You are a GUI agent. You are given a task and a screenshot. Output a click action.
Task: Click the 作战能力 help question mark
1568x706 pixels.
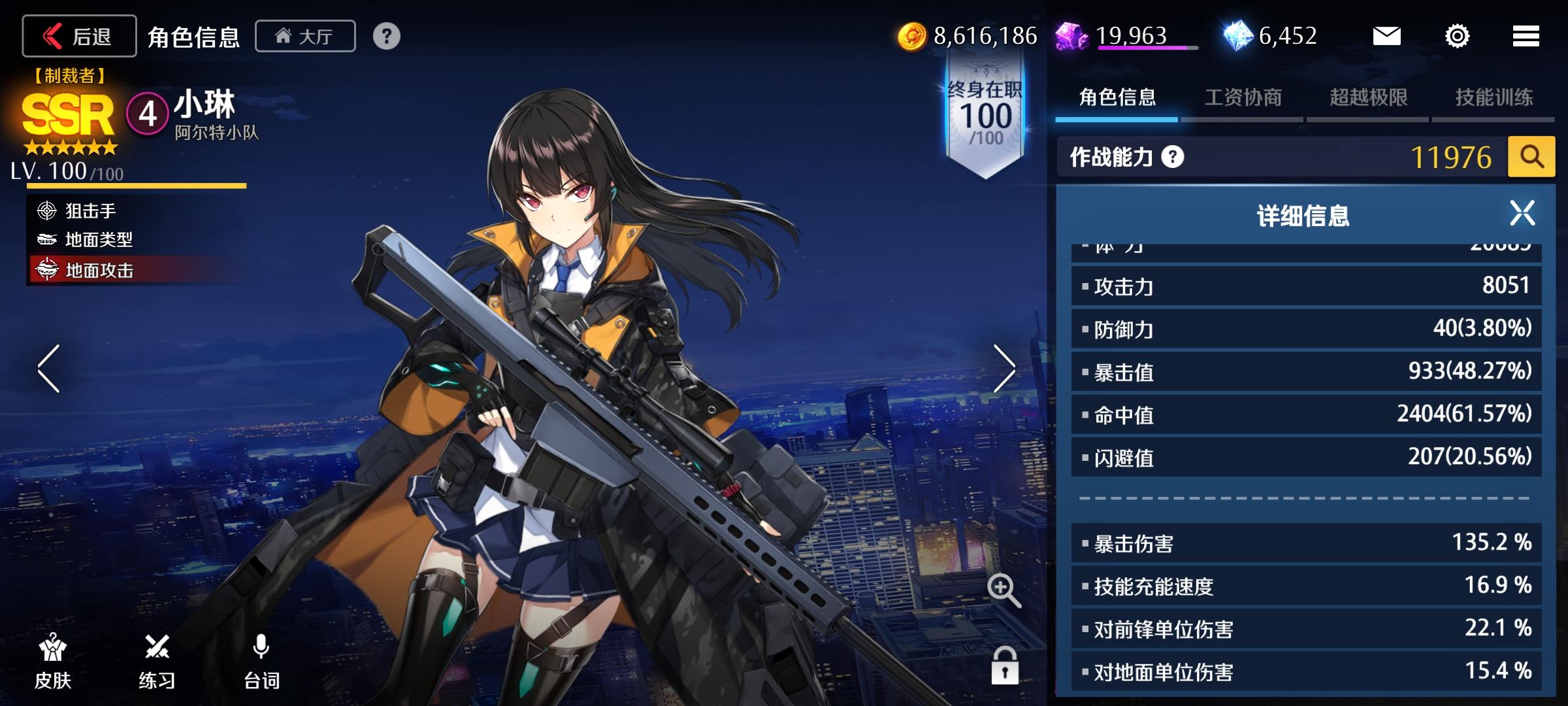click(x=1173, y=157)
